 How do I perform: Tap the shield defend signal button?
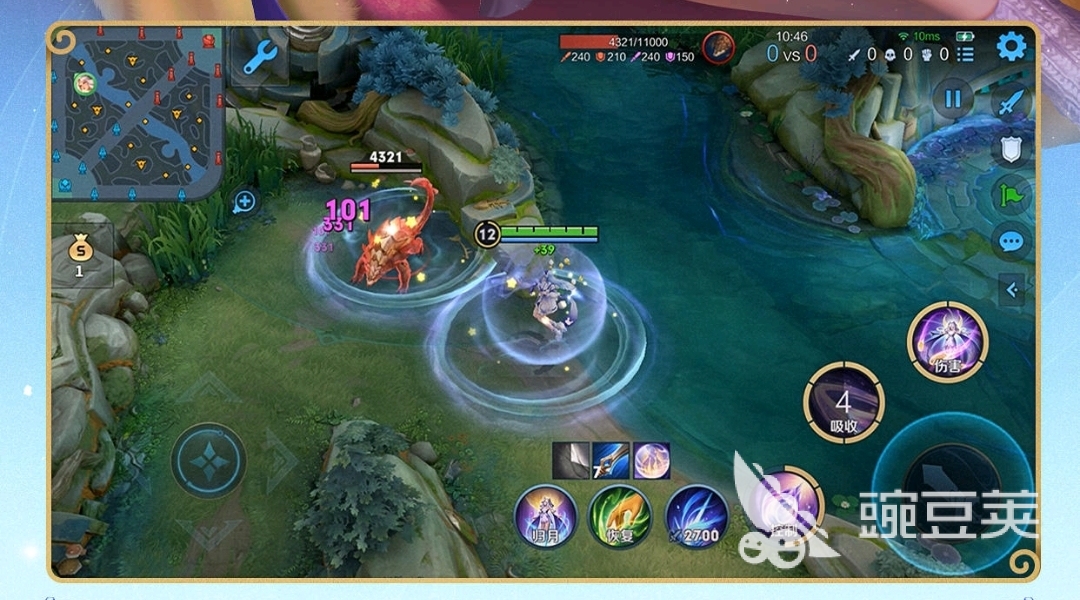pos(1011,150)
